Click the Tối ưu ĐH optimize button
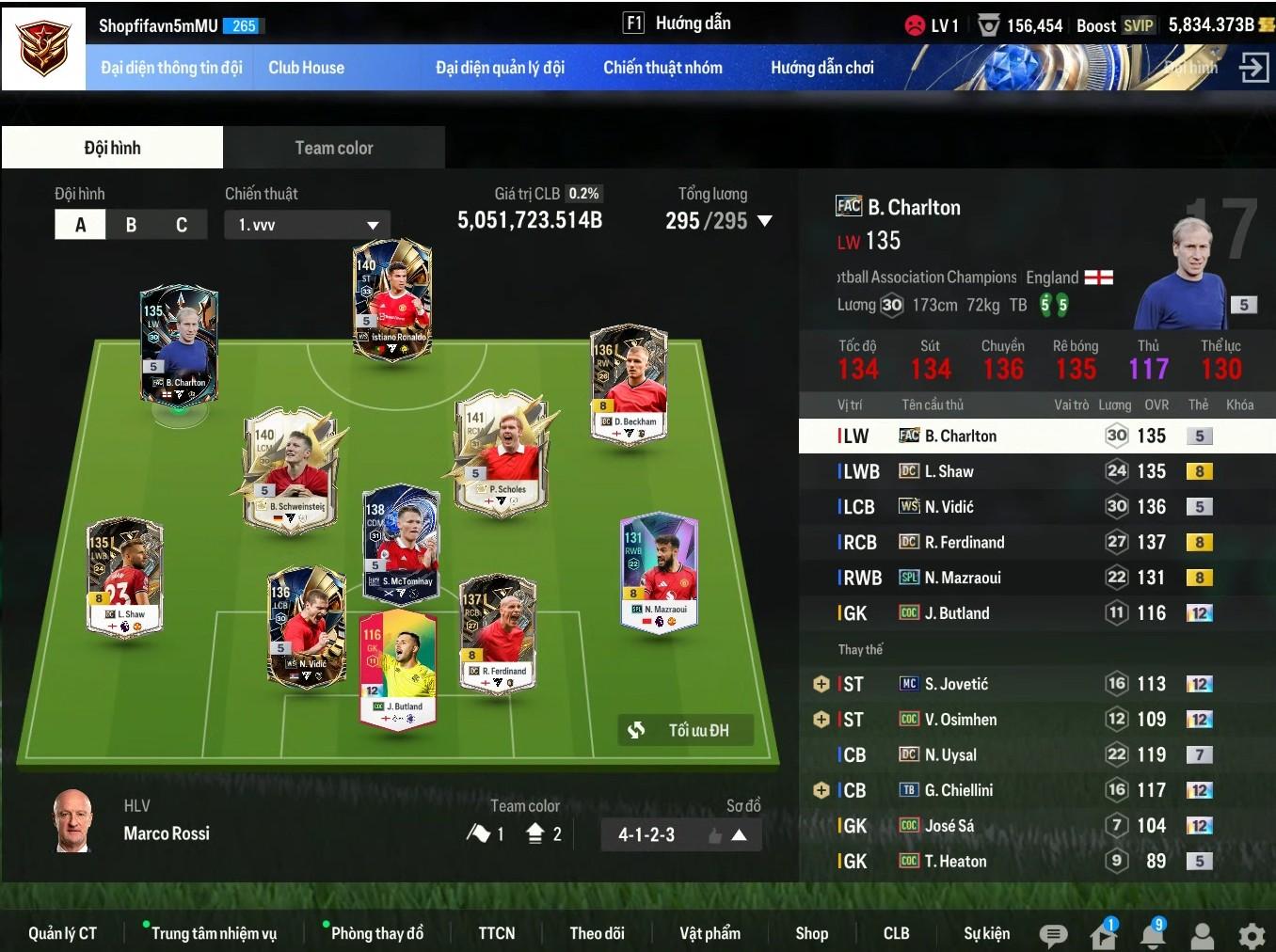Viewport: 1276px width, 952px height. 686,730
